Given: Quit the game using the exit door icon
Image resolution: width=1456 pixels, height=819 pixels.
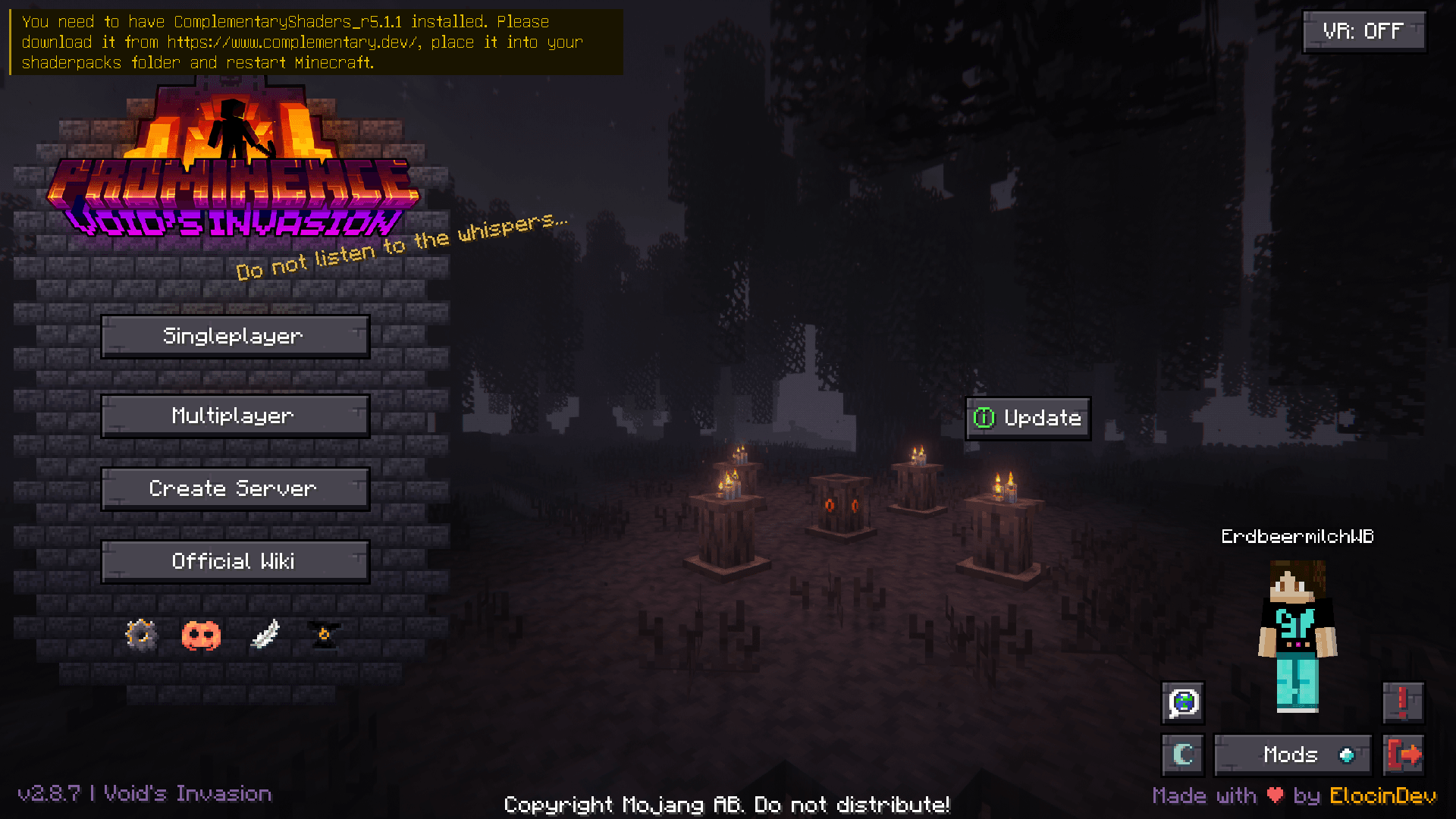Looking at the screenshot, I should [1404, 755].
